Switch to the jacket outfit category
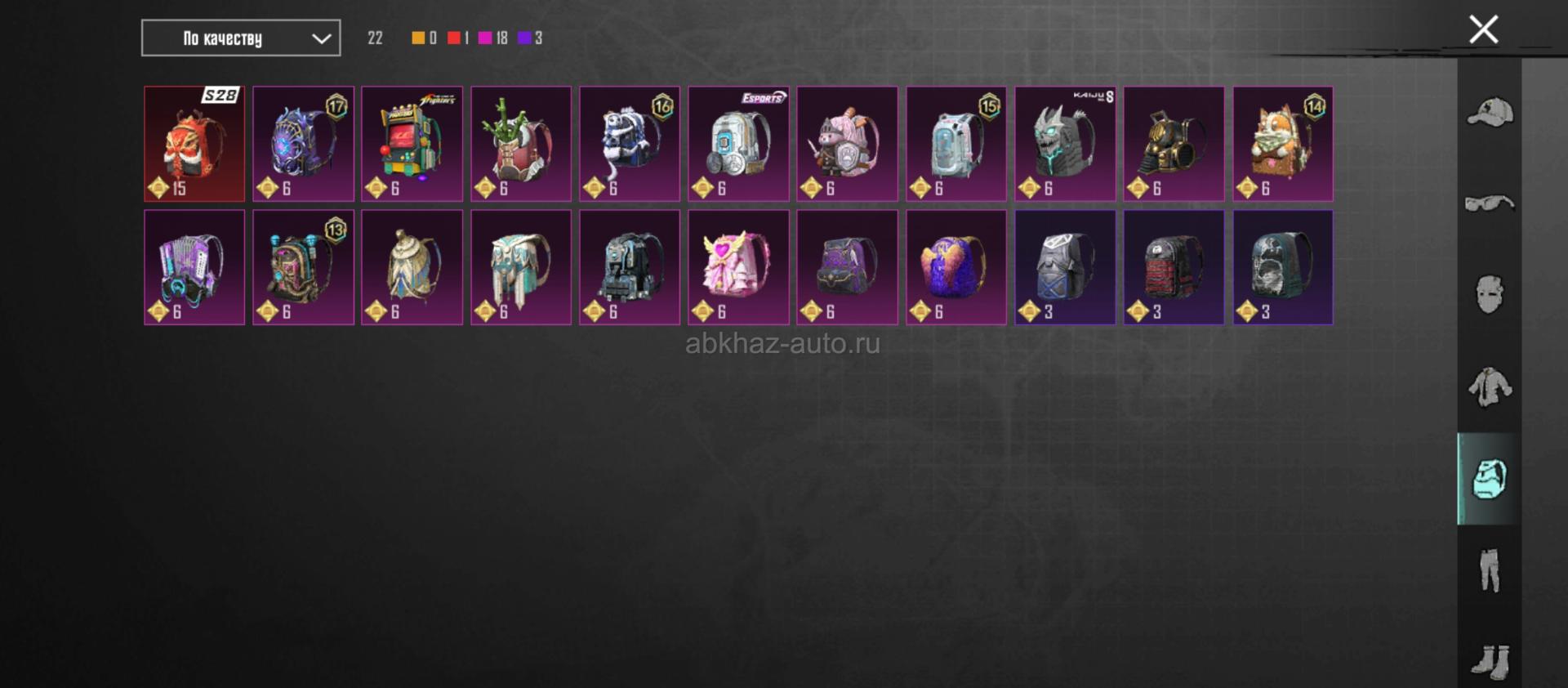The image size is (1568, 688). (x=1490, y=386)
